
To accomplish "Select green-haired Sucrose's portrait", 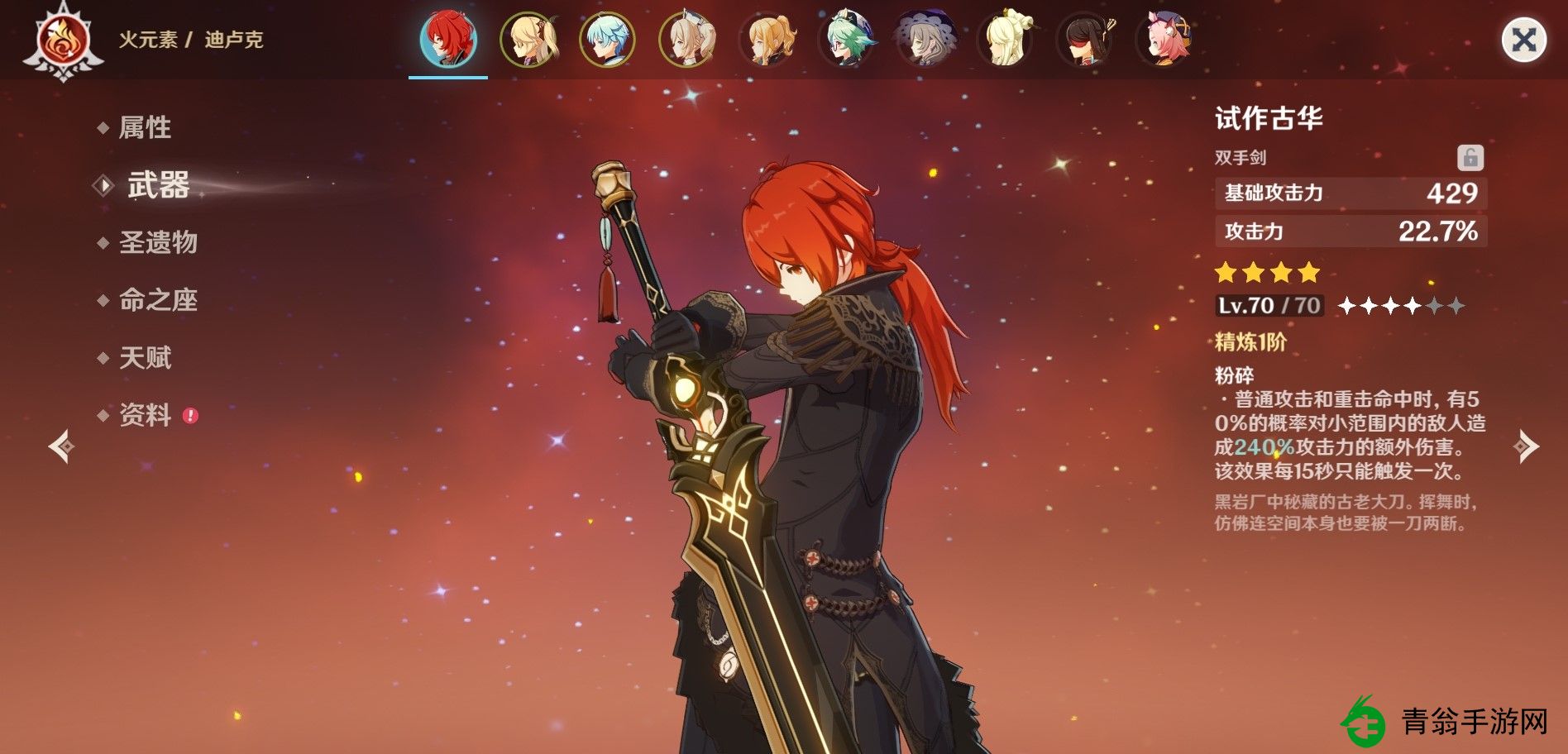I will click(847, 39).
